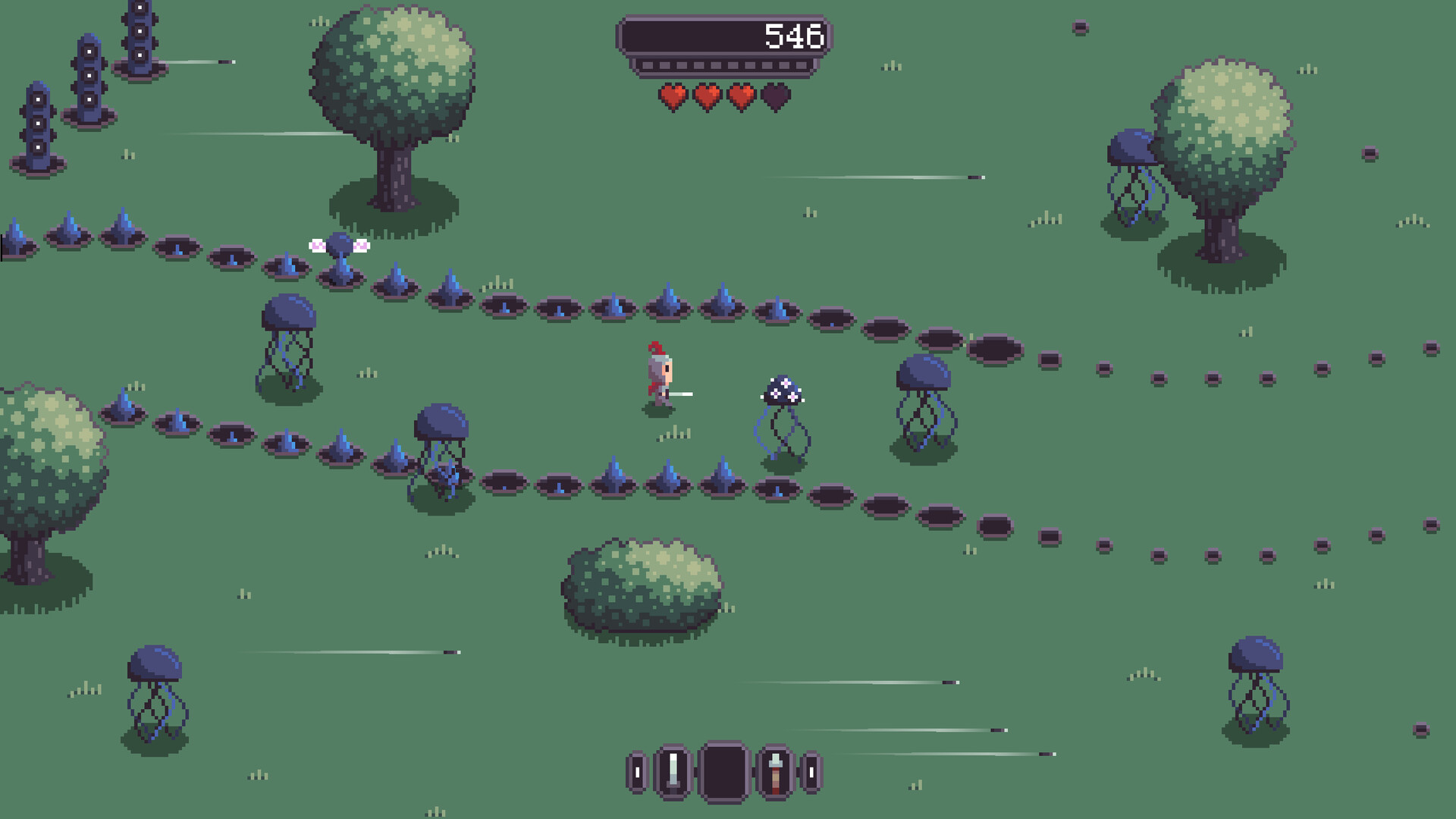Click the first red heart icon
Image resolution: width=1456 pixels, height=819 pixels.
pyautogui.click(x=671, y=97)
